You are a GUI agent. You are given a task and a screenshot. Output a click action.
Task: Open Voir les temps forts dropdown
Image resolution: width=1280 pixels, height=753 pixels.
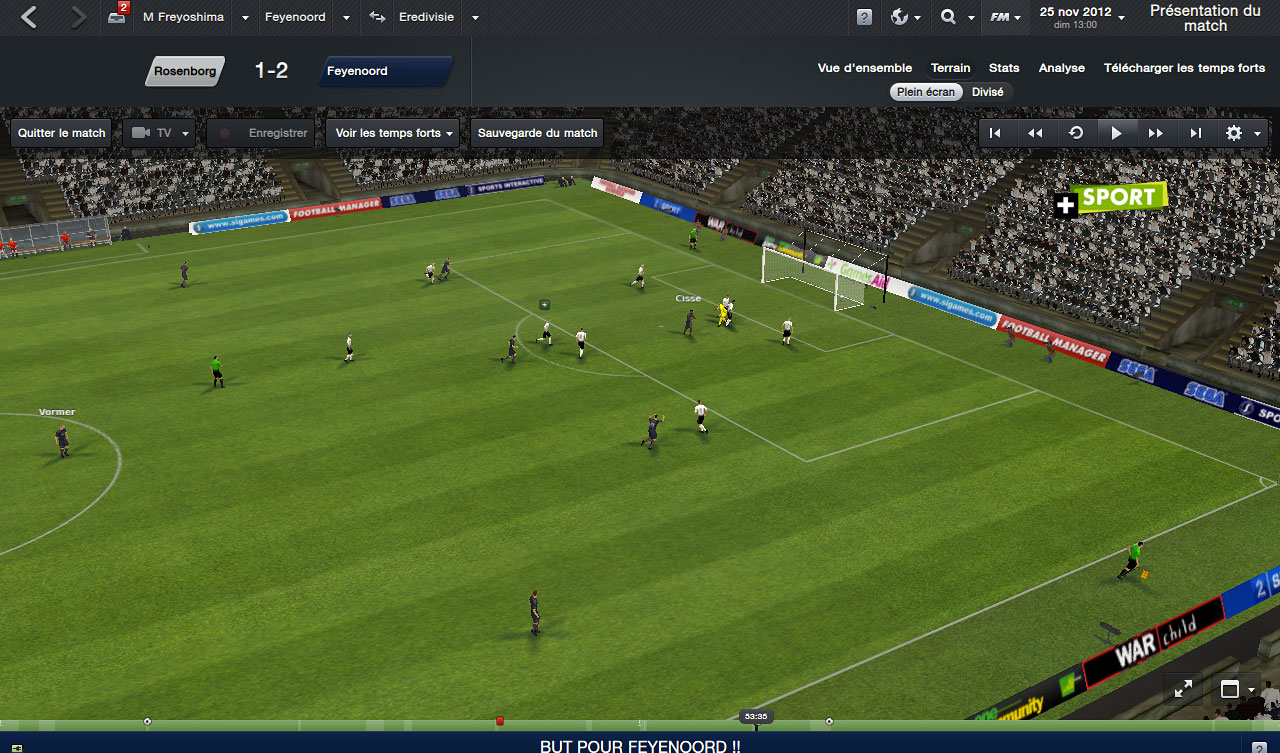pyautogui.click(x=393, y=133)
